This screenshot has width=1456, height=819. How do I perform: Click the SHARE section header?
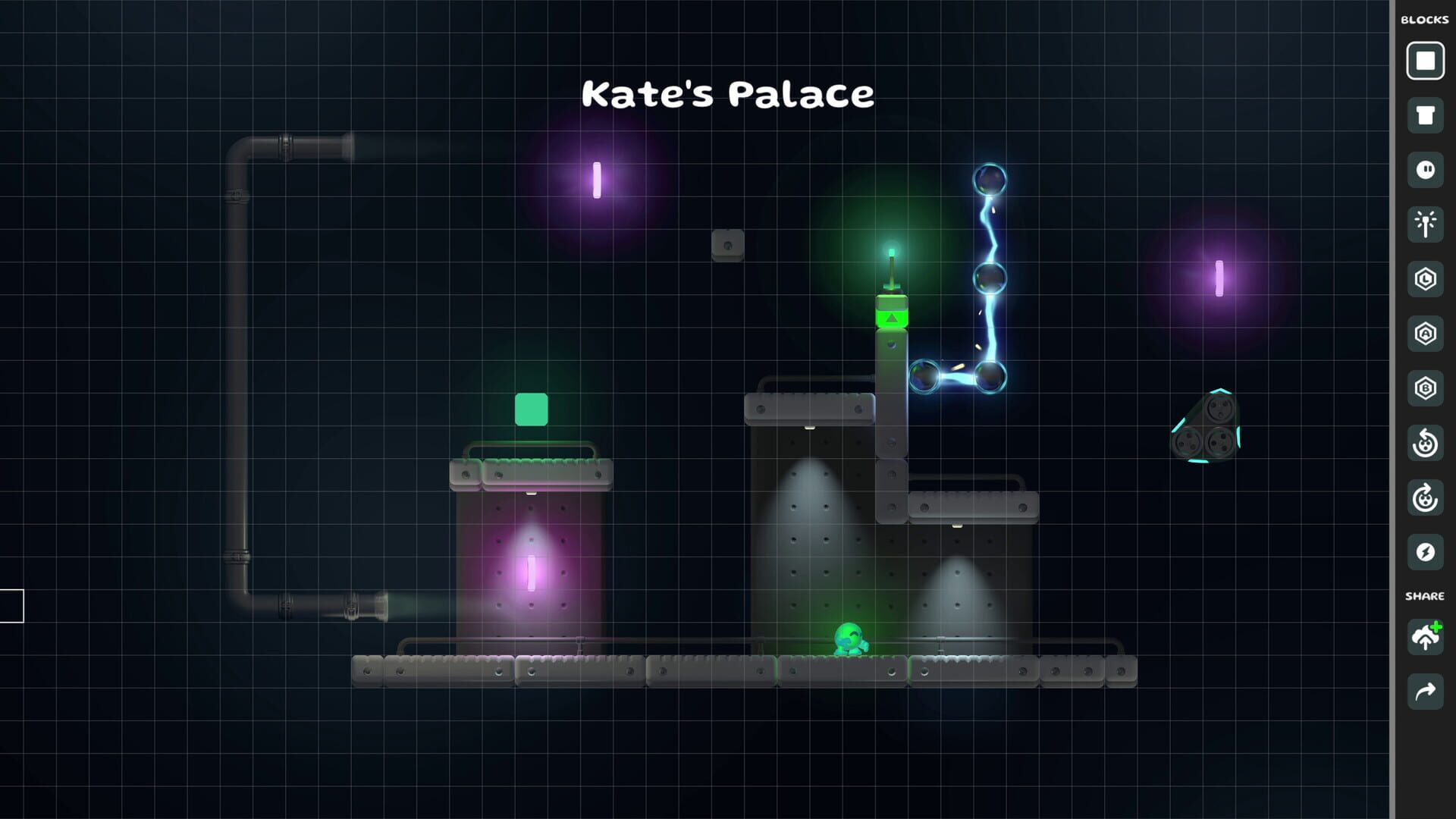point(1425,596)
